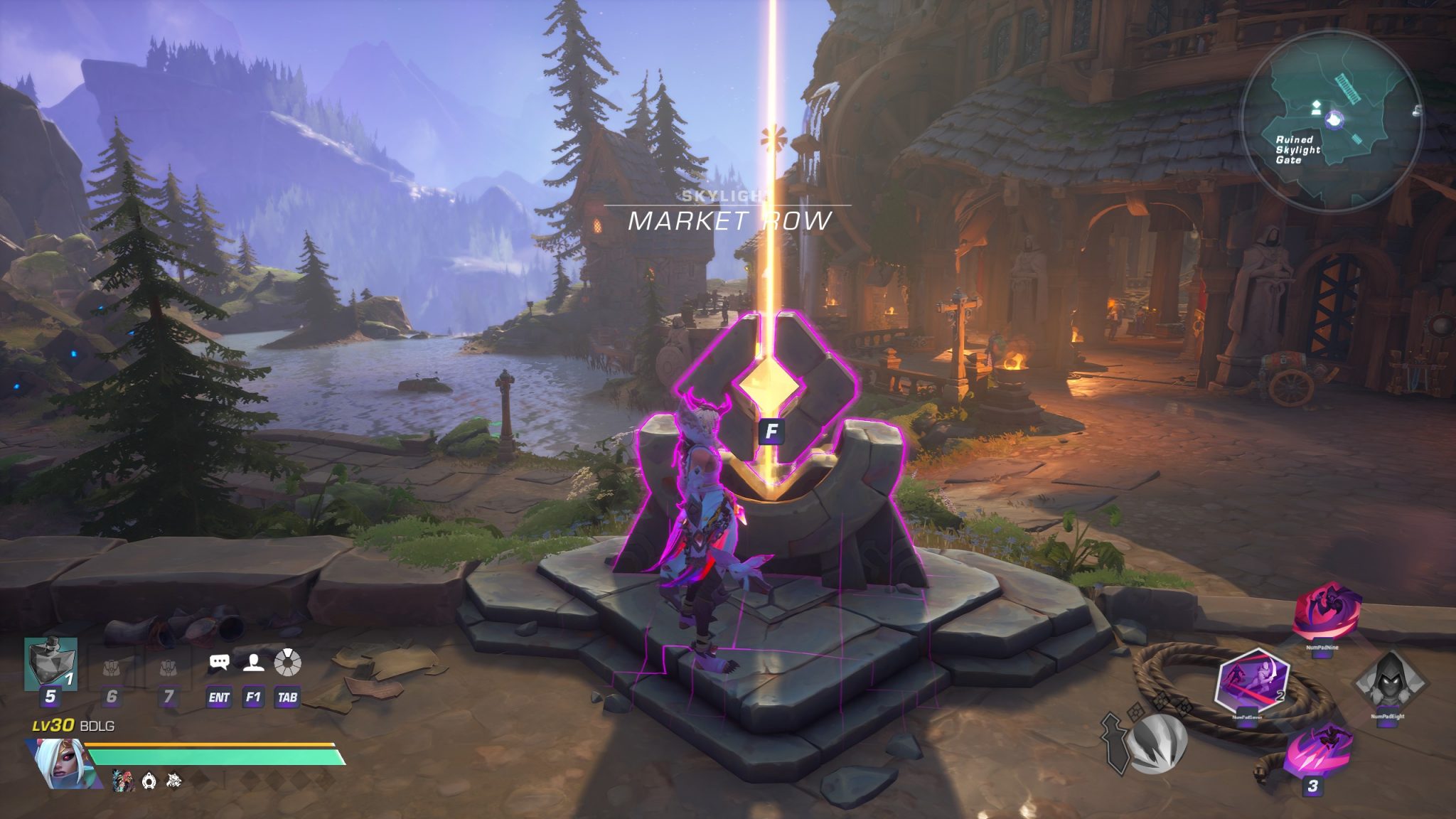Activate the pink dash-strike ability
The height and width of the screenshot is (819, 1456).
point(1317,749)
